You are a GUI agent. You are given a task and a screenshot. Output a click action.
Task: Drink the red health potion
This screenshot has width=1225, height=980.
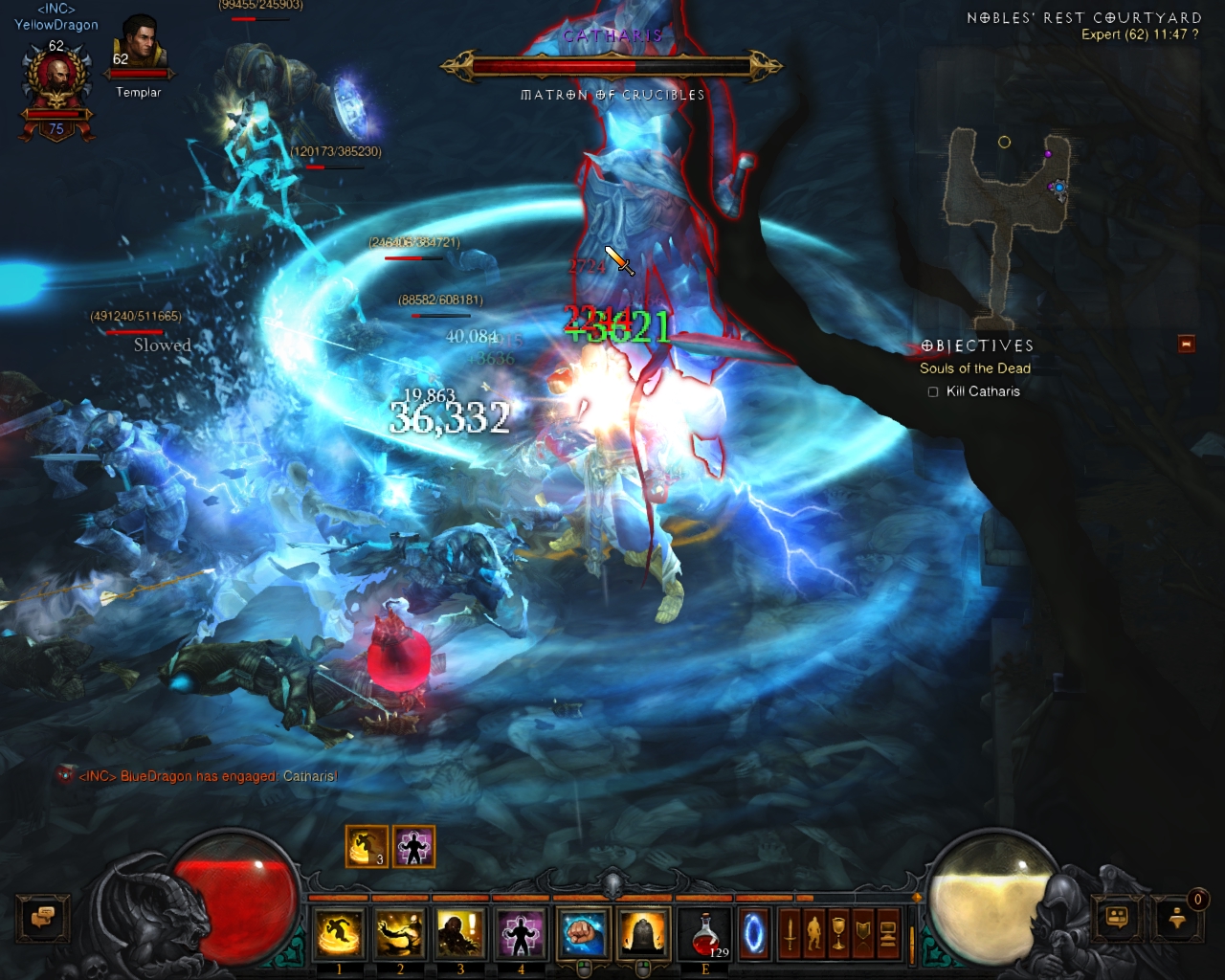[705, 932]
